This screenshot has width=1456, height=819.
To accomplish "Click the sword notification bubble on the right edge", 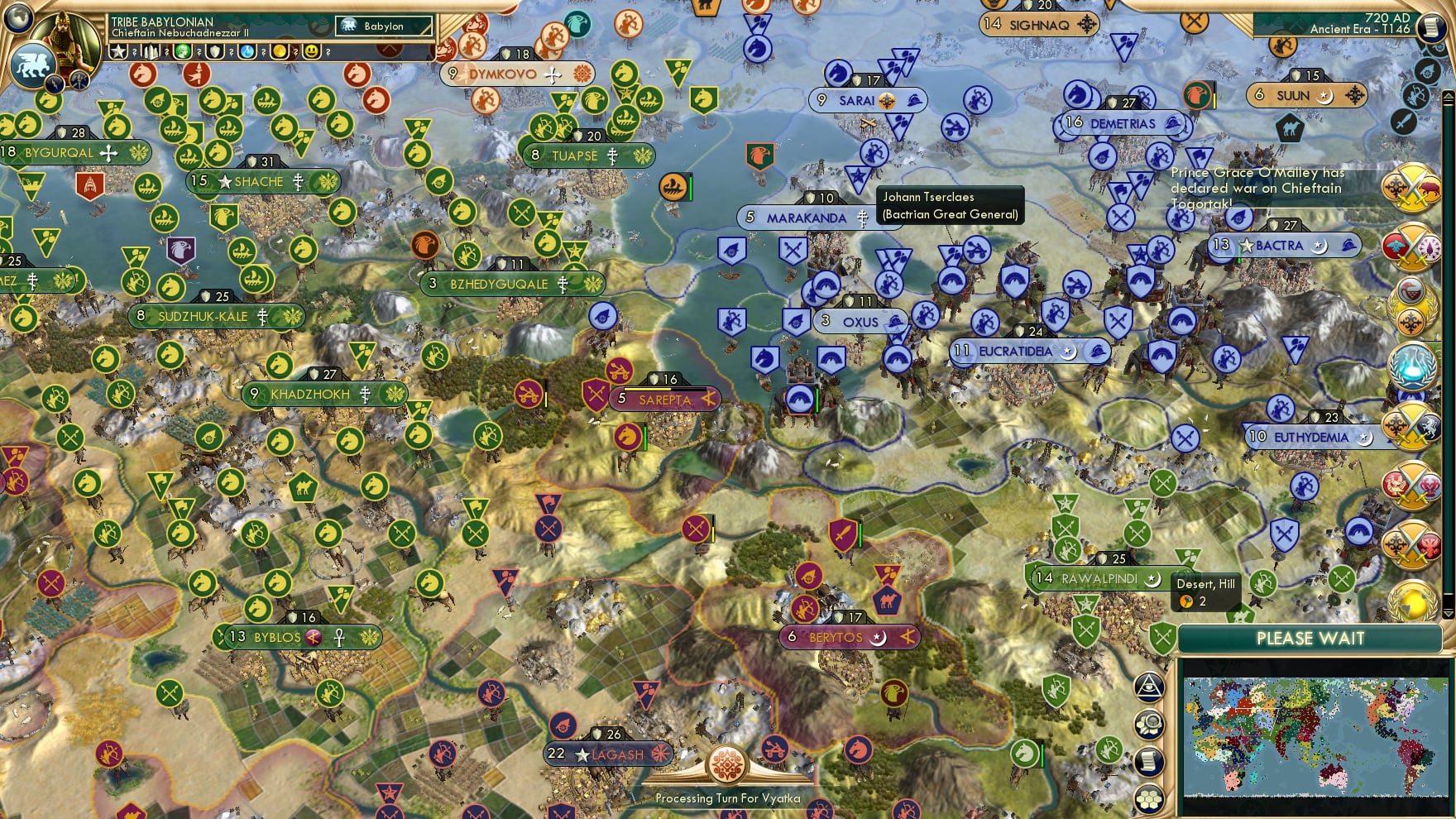I will point(1404,122).
